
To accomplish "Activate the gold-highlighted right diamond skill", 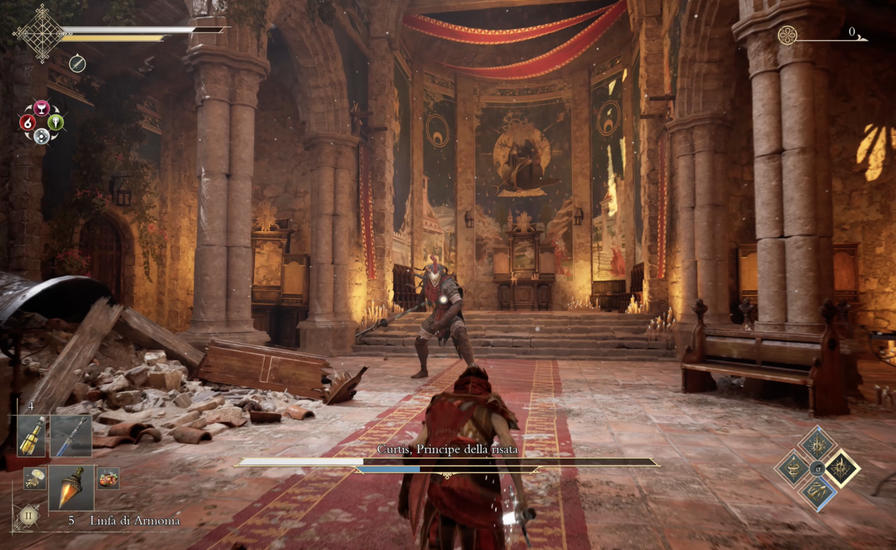I will pos(841,468).
